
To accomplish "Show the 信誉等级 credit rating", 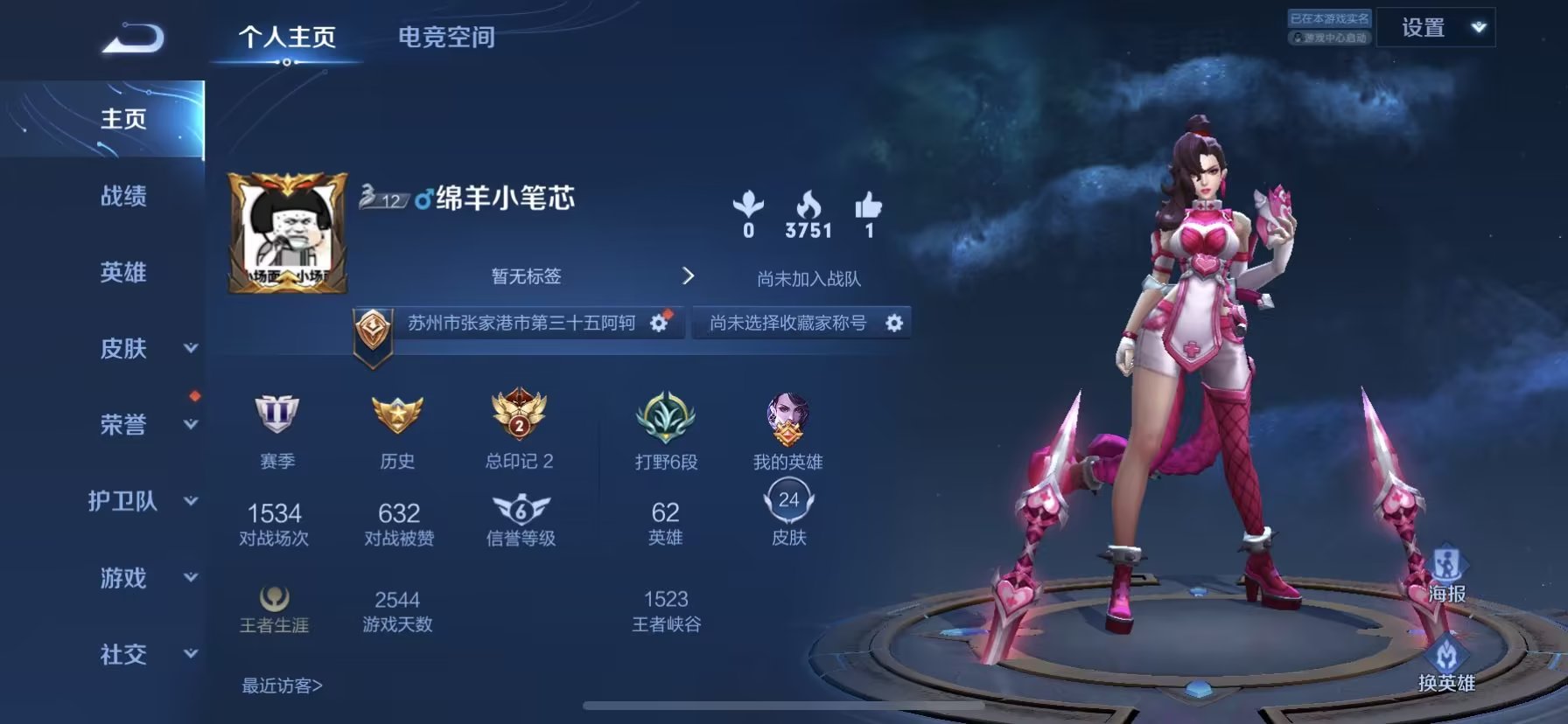I will (x=521, y=511).
